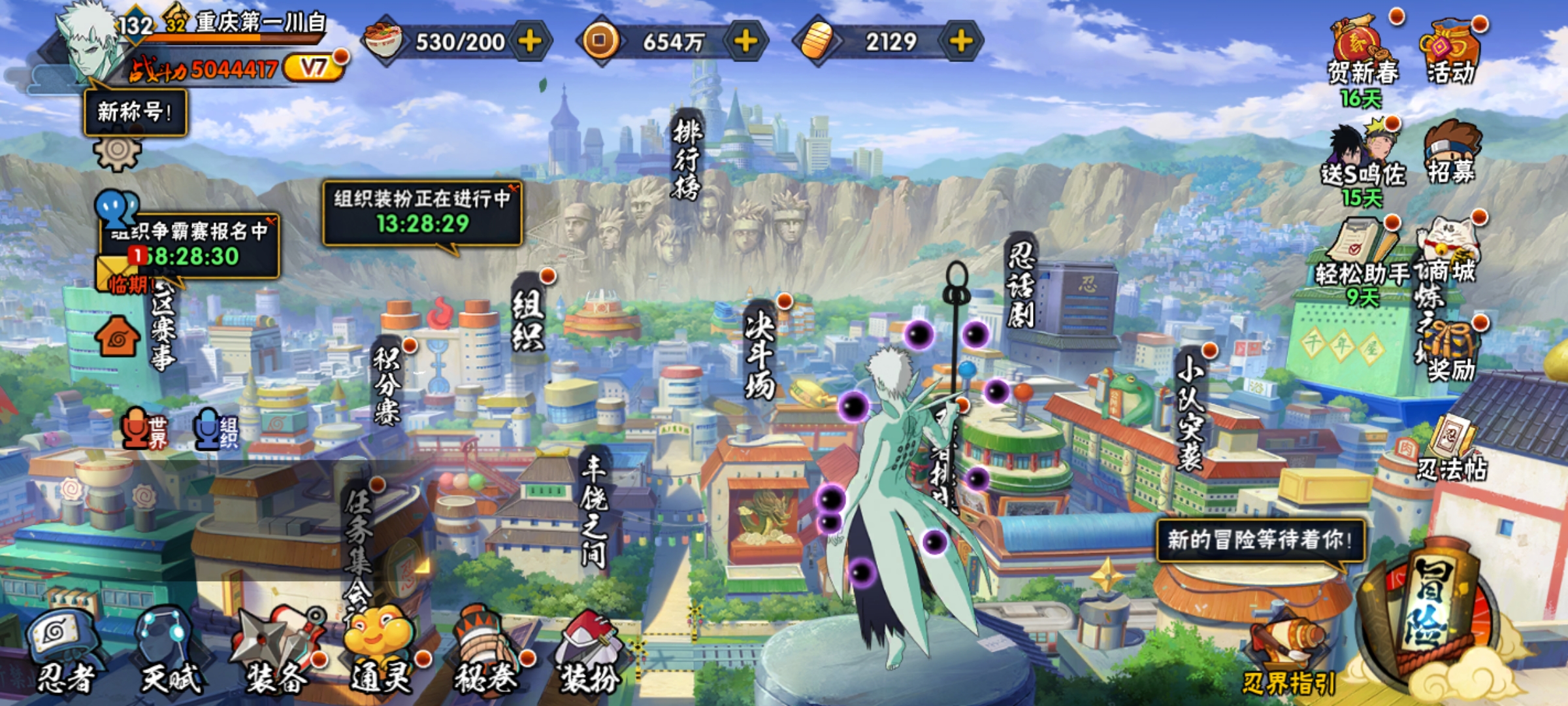Add copper coins via the plus button
Screen dimensions: 1568x706
pyautogui.click(x=745, y=41)
